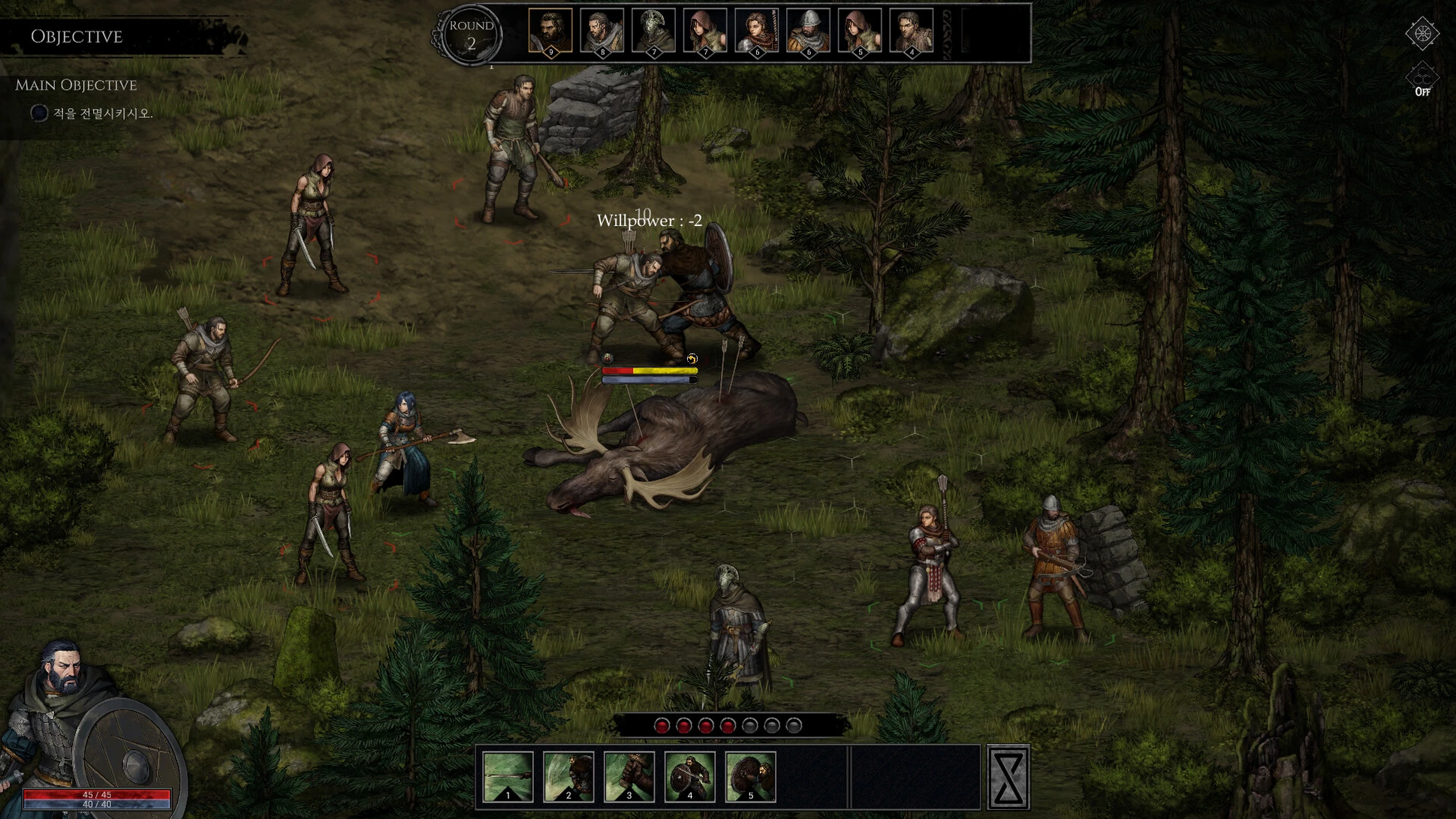Activate skill 5, the raised shield
This screenshot has width=1456, height=819.
click(x=750, y=776)
